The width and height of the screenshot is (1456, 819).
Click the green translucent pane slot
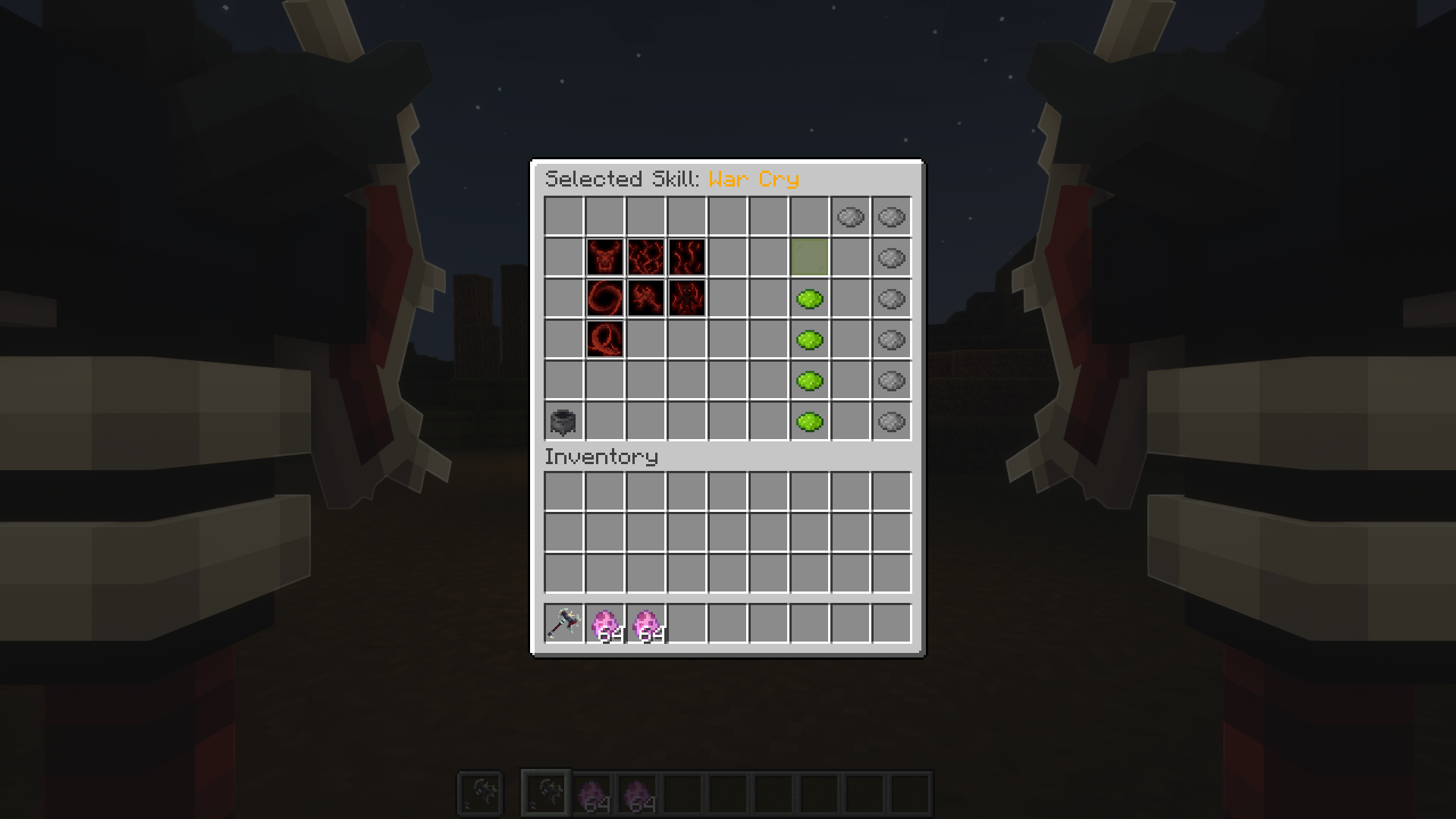click(x=811, y=257)
